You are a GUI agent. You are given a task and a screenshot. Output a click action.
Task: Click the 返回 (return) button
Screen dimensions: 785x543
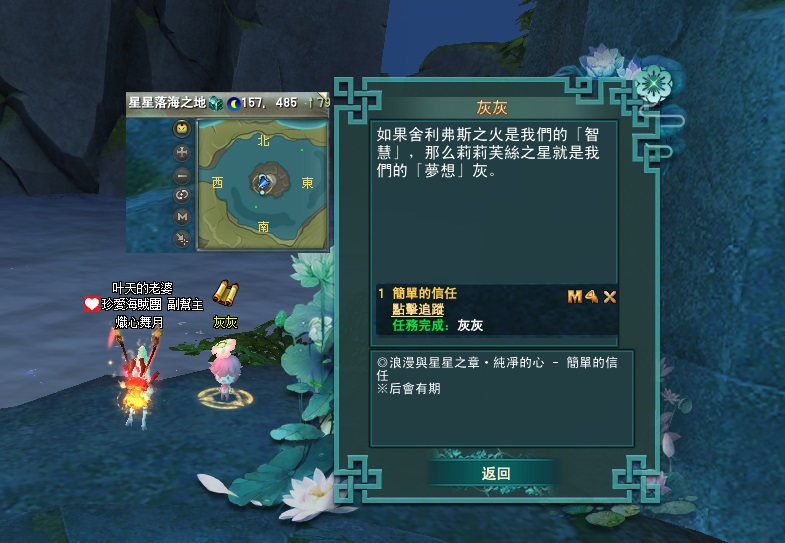[495, 473]
